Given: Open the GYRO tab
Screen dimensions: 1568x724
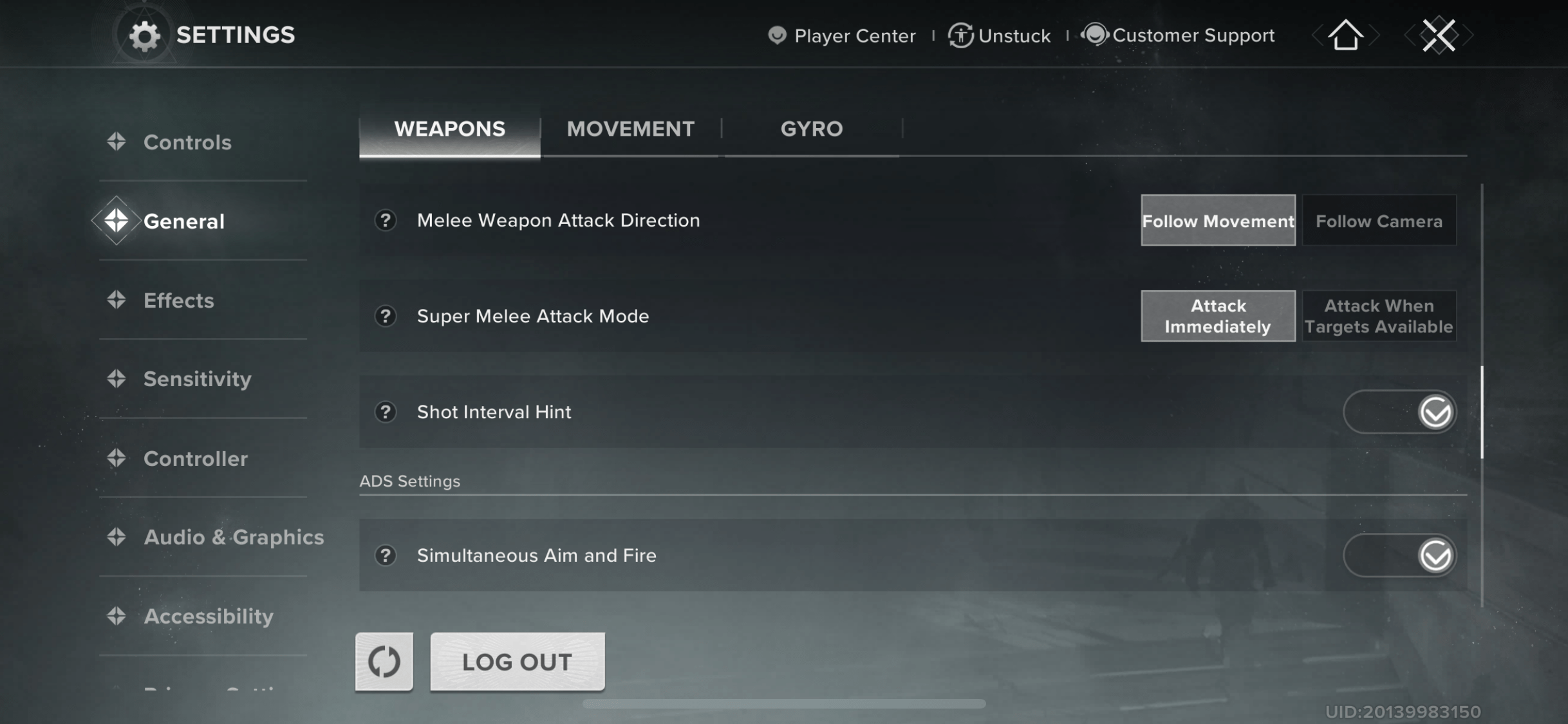Looking at the screenshot, I should click(x=812, y=129).
